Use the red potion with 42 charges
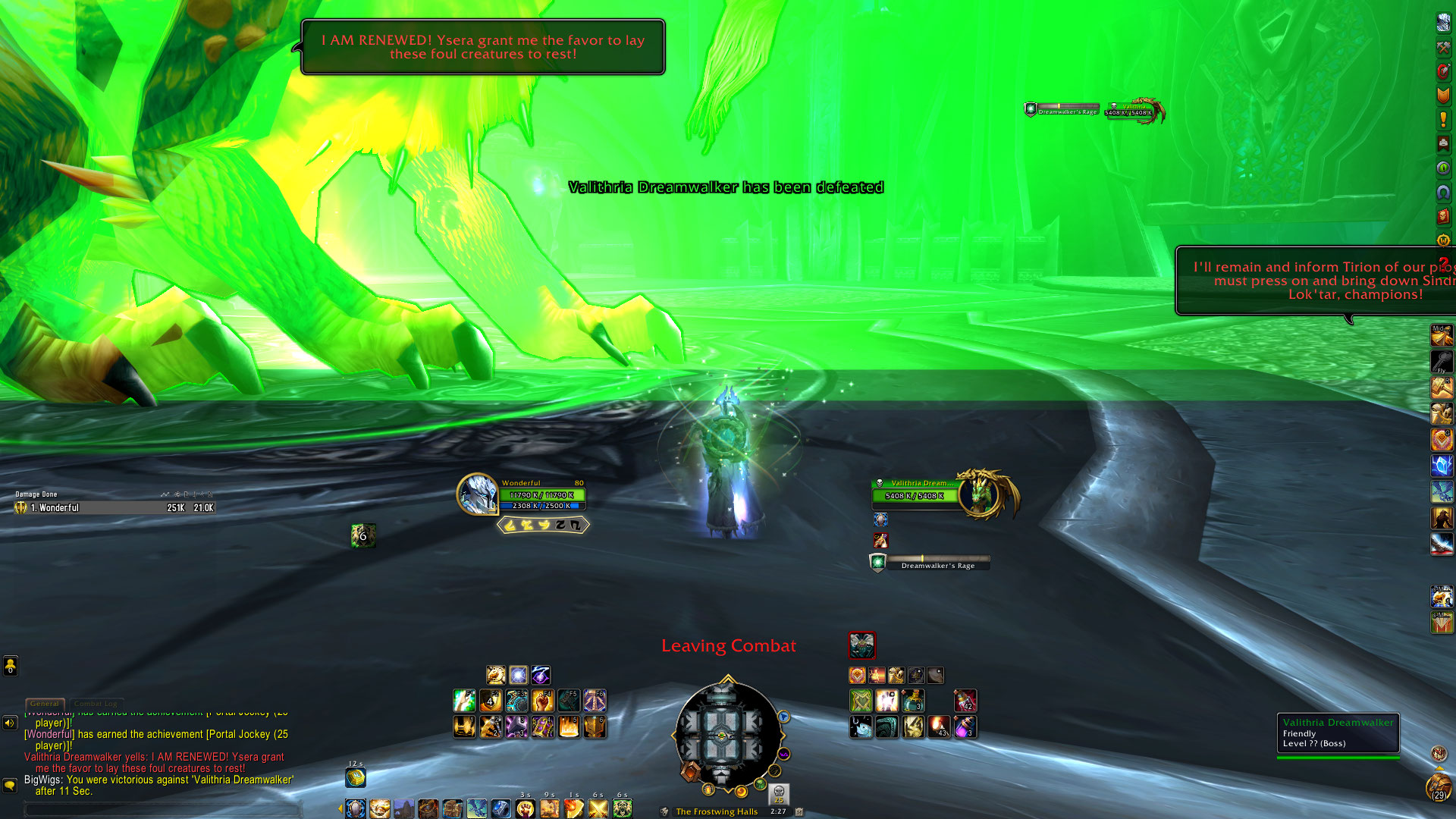 click(965, 700)
